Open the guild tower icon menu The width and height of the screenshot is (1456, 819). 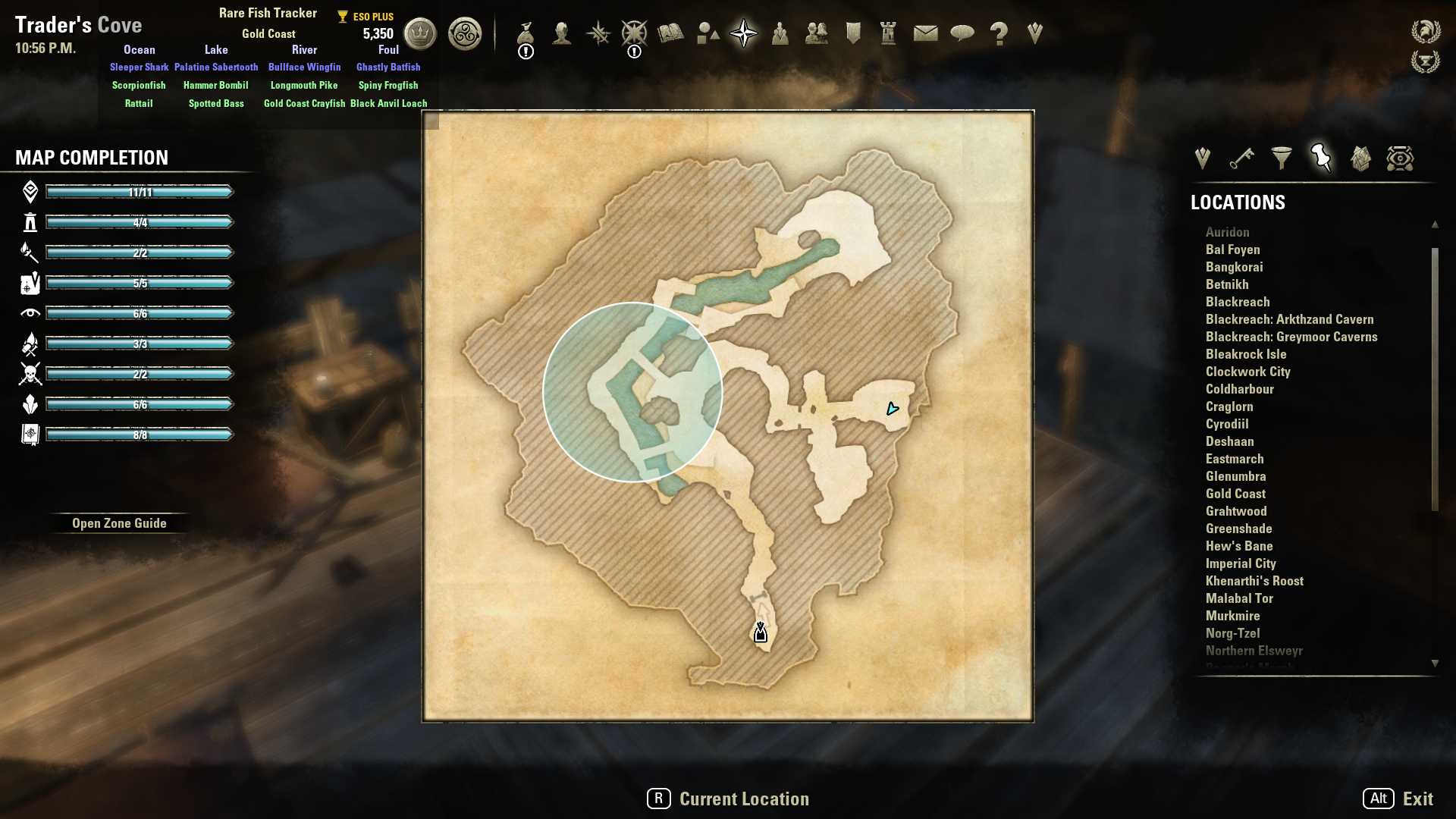coord(888,33)
